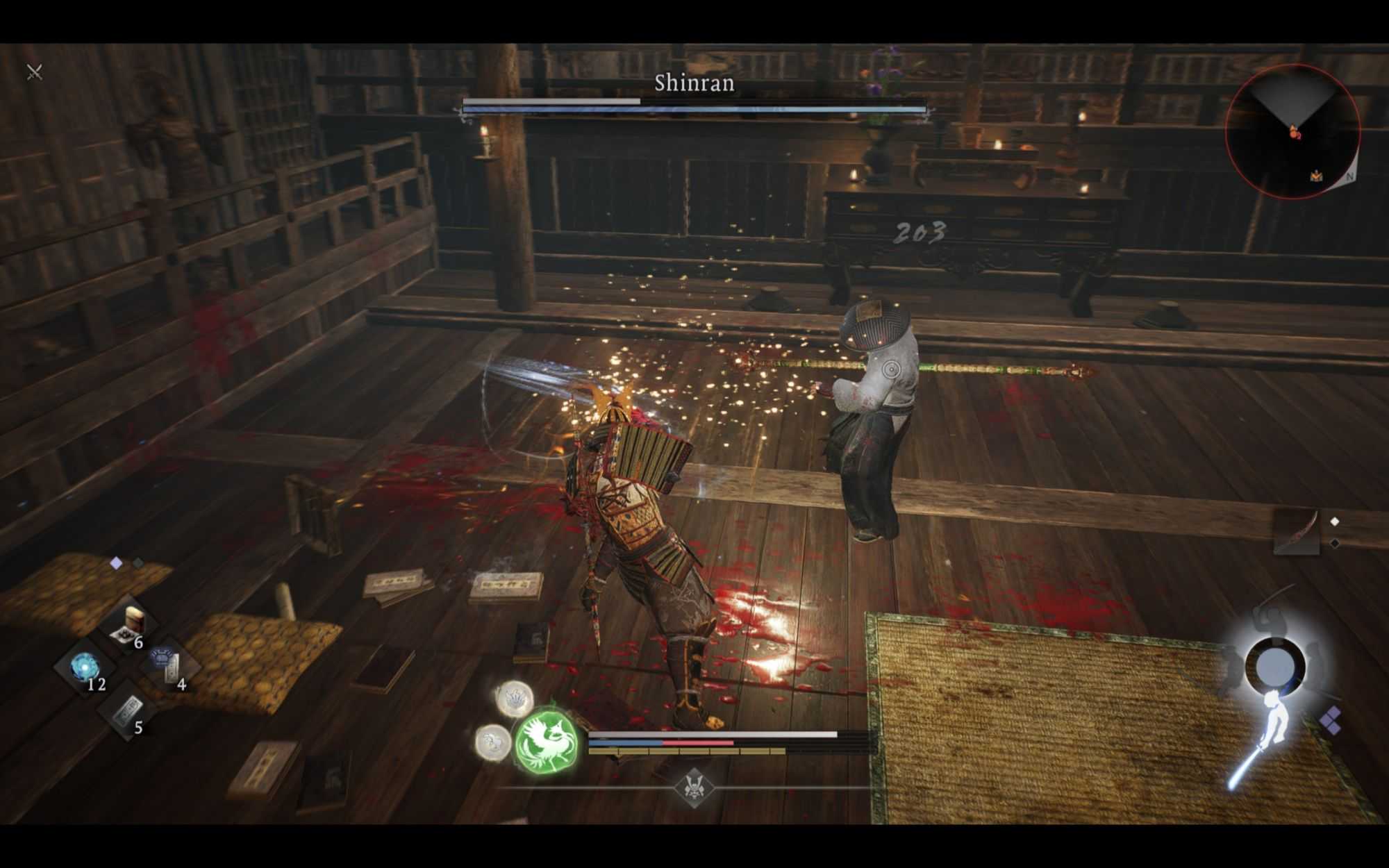
Task: Click the Ki pulse ring gauge
Action: click(x=1275, y=668)
